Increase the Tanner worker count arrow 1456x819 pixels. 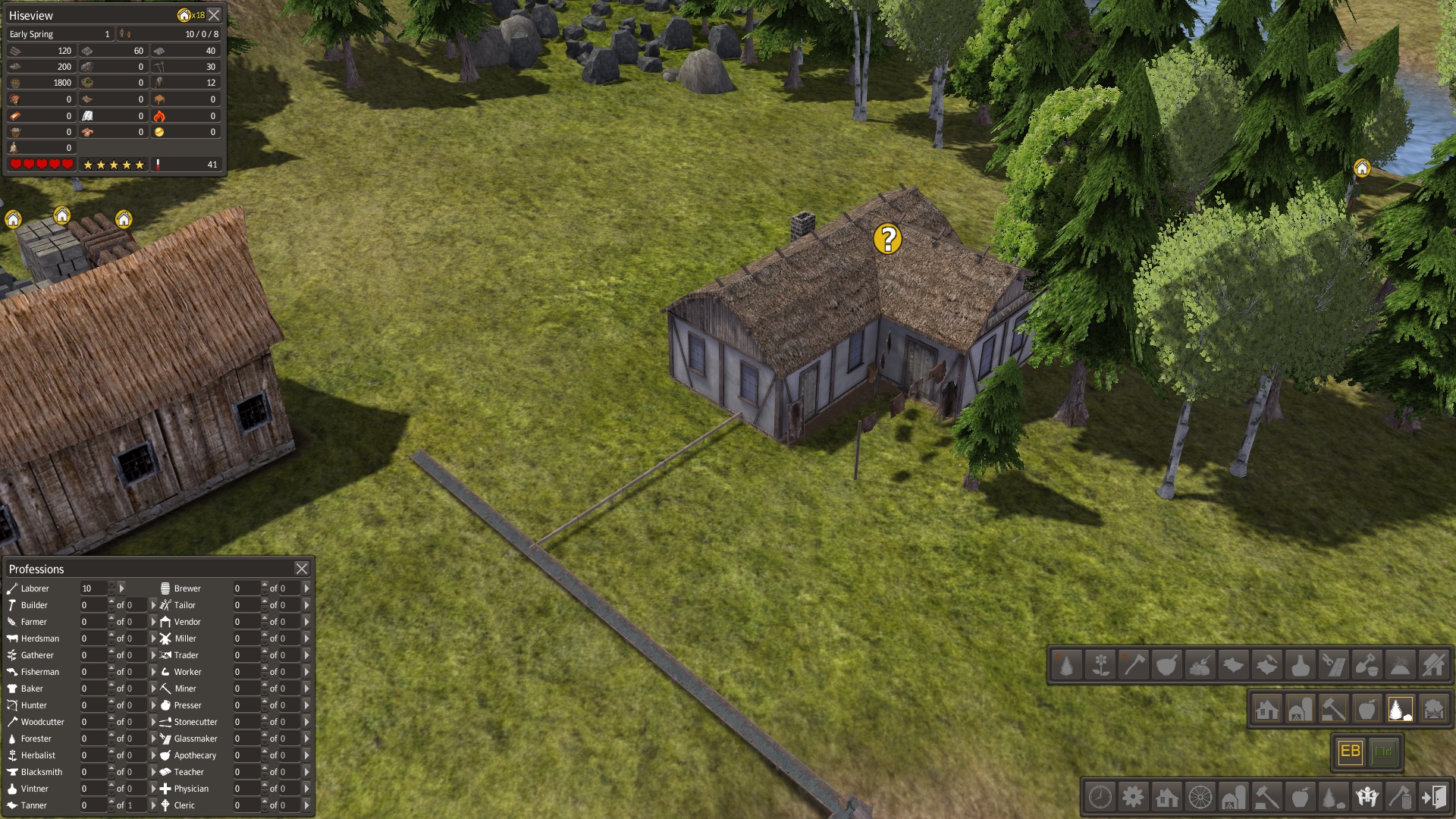point(111,802)
